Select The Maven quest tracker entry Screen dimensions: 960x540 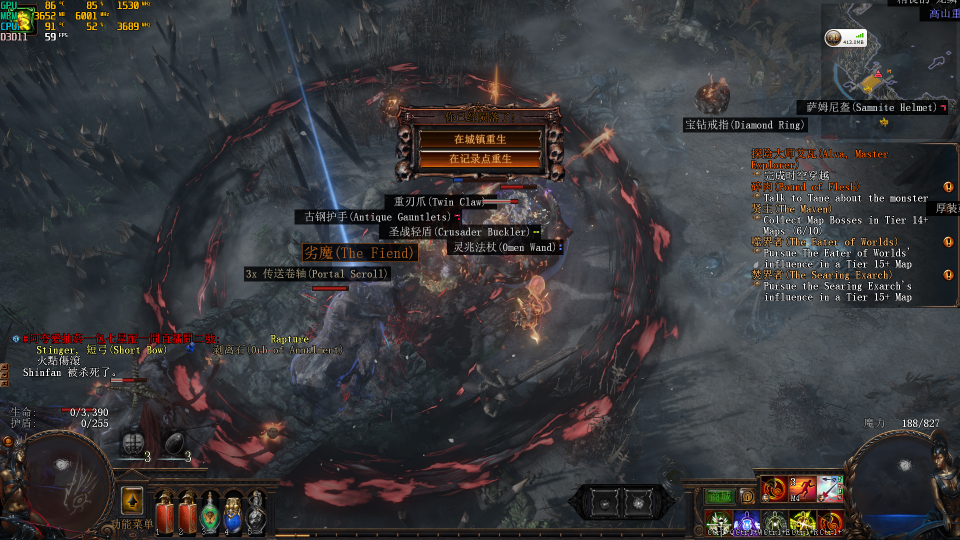[791, 209]
